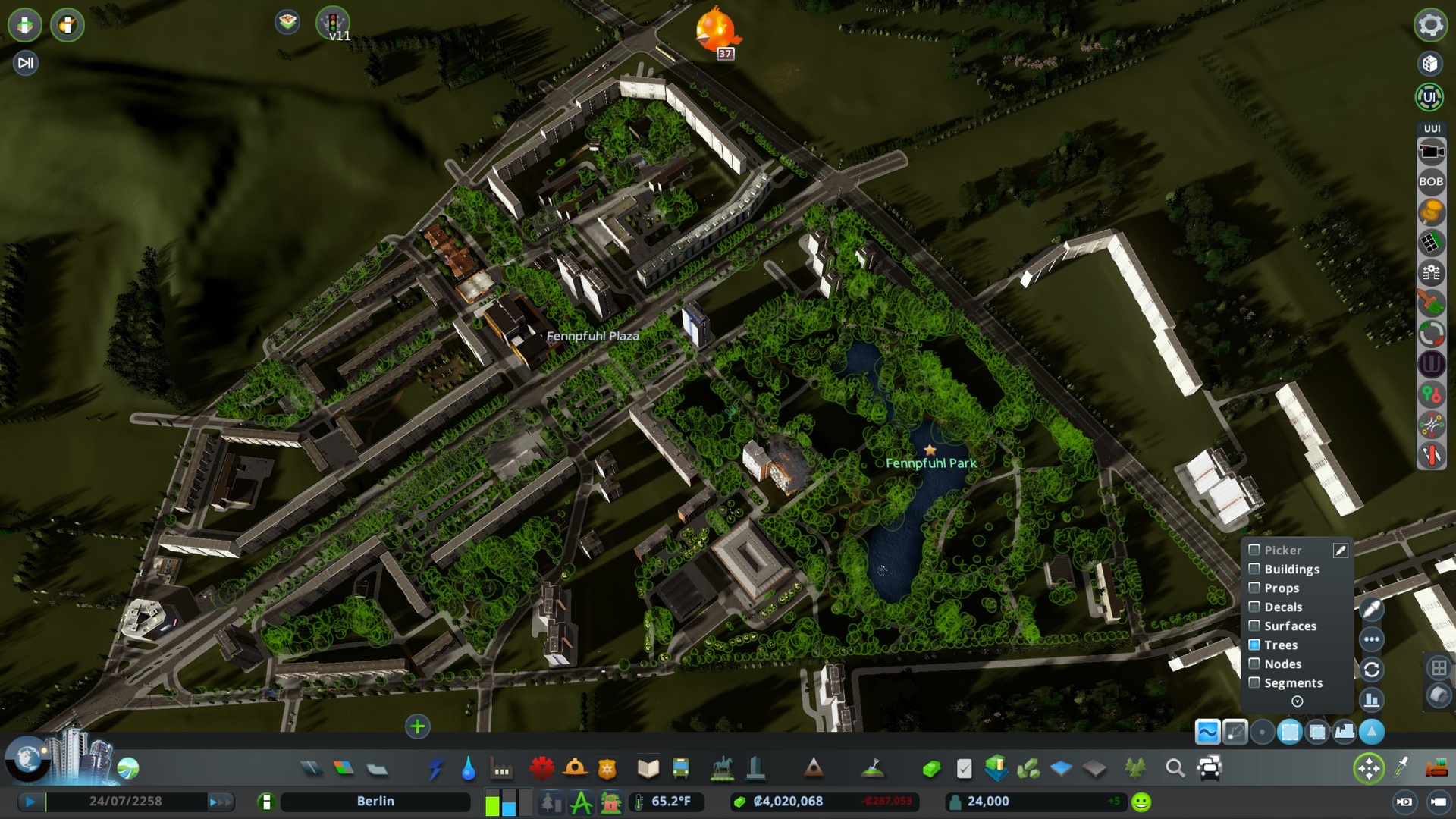Activate the cinematic camera in the right sidebar
The height and width of the screenshot is (819, 1456).
point(1432,152)
